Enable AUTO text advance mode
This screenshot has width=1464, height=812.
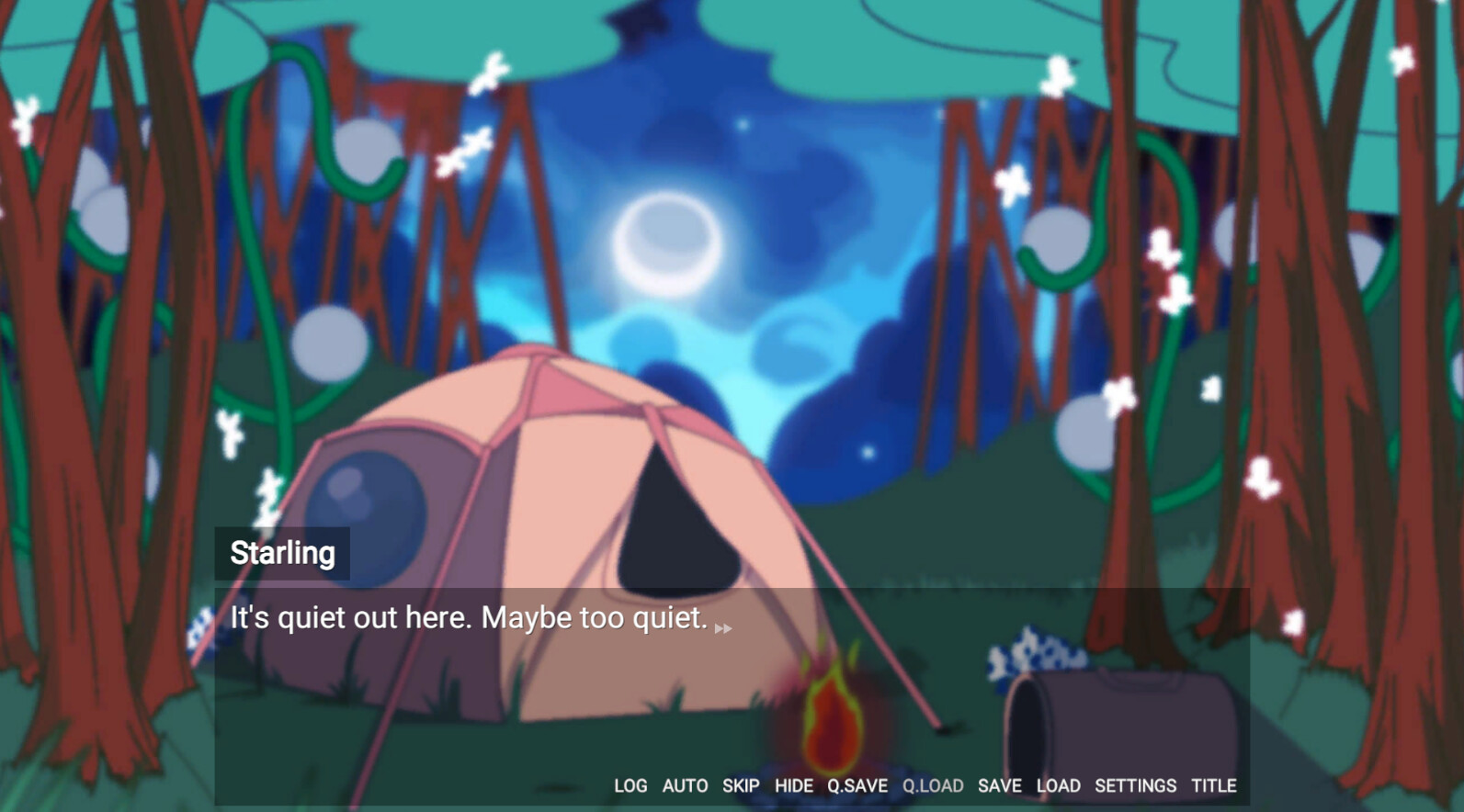(x=685, y=786)
